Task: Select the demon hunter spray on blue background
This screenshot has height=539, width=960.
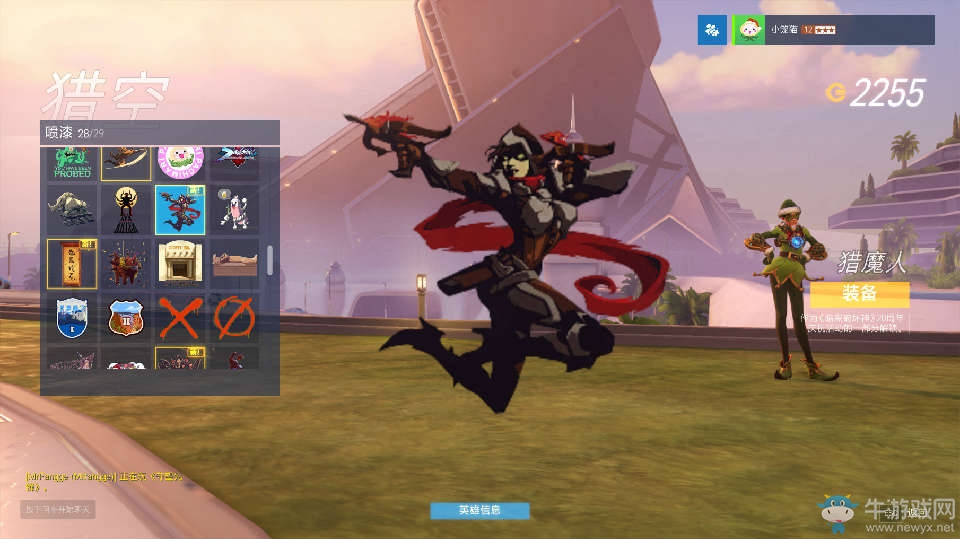Action: coord(180,209)
